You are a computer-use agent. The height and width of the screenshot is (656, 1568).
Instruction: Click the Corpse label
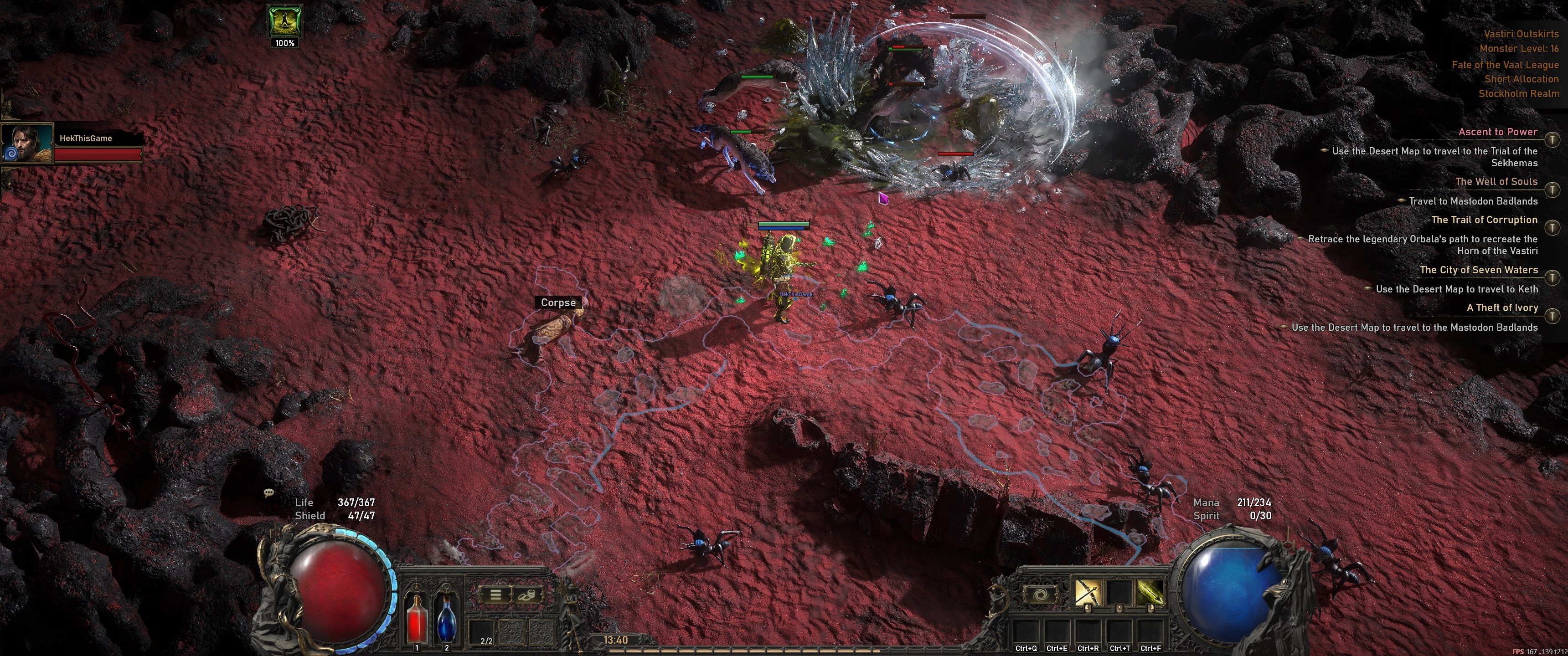pos(557,302)
